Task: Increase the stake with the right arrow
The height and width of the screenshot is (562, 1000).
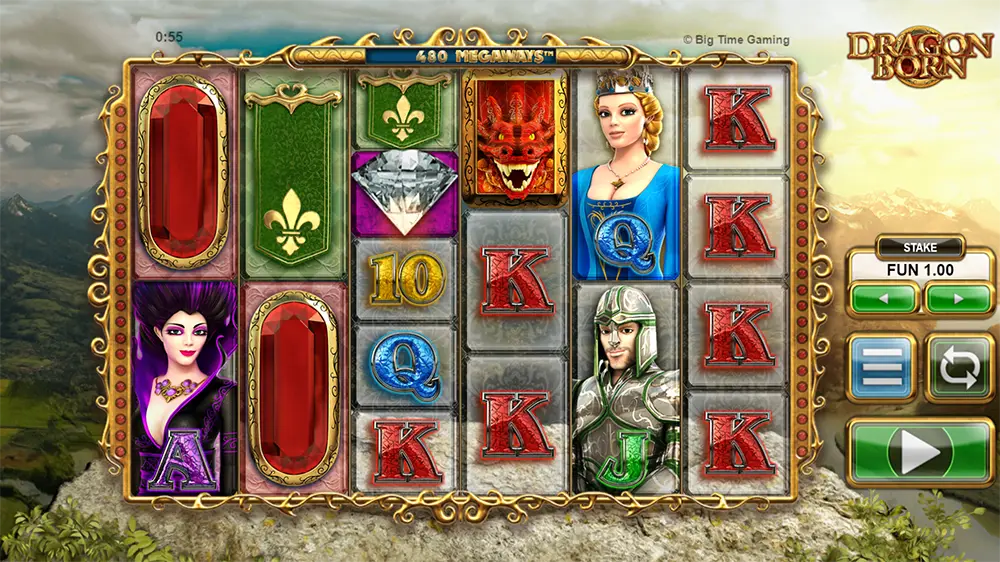Action: (958, 298)
